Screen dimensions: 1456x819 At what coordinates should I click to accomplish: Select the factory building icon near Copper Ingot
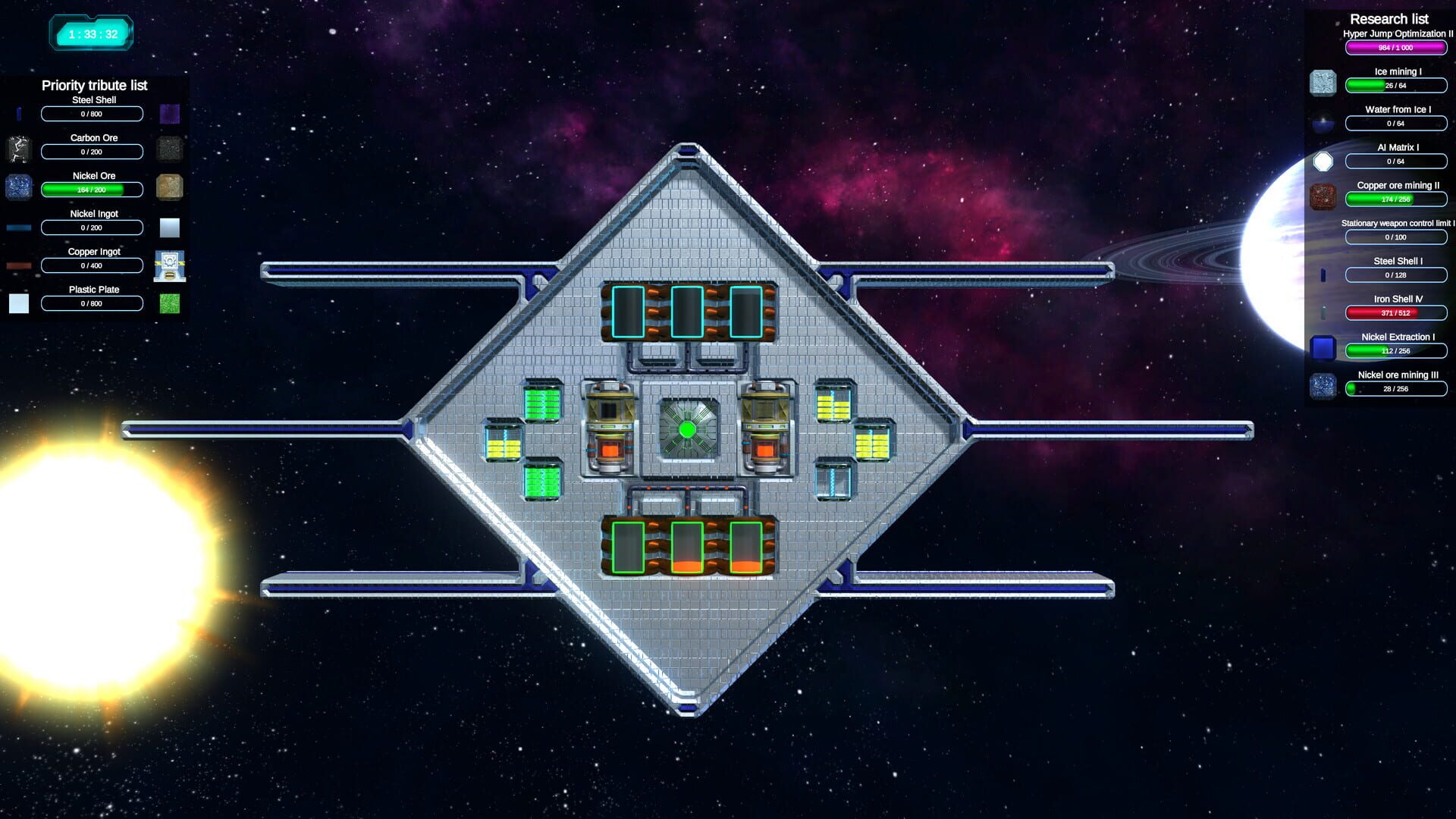pos(169,264)
